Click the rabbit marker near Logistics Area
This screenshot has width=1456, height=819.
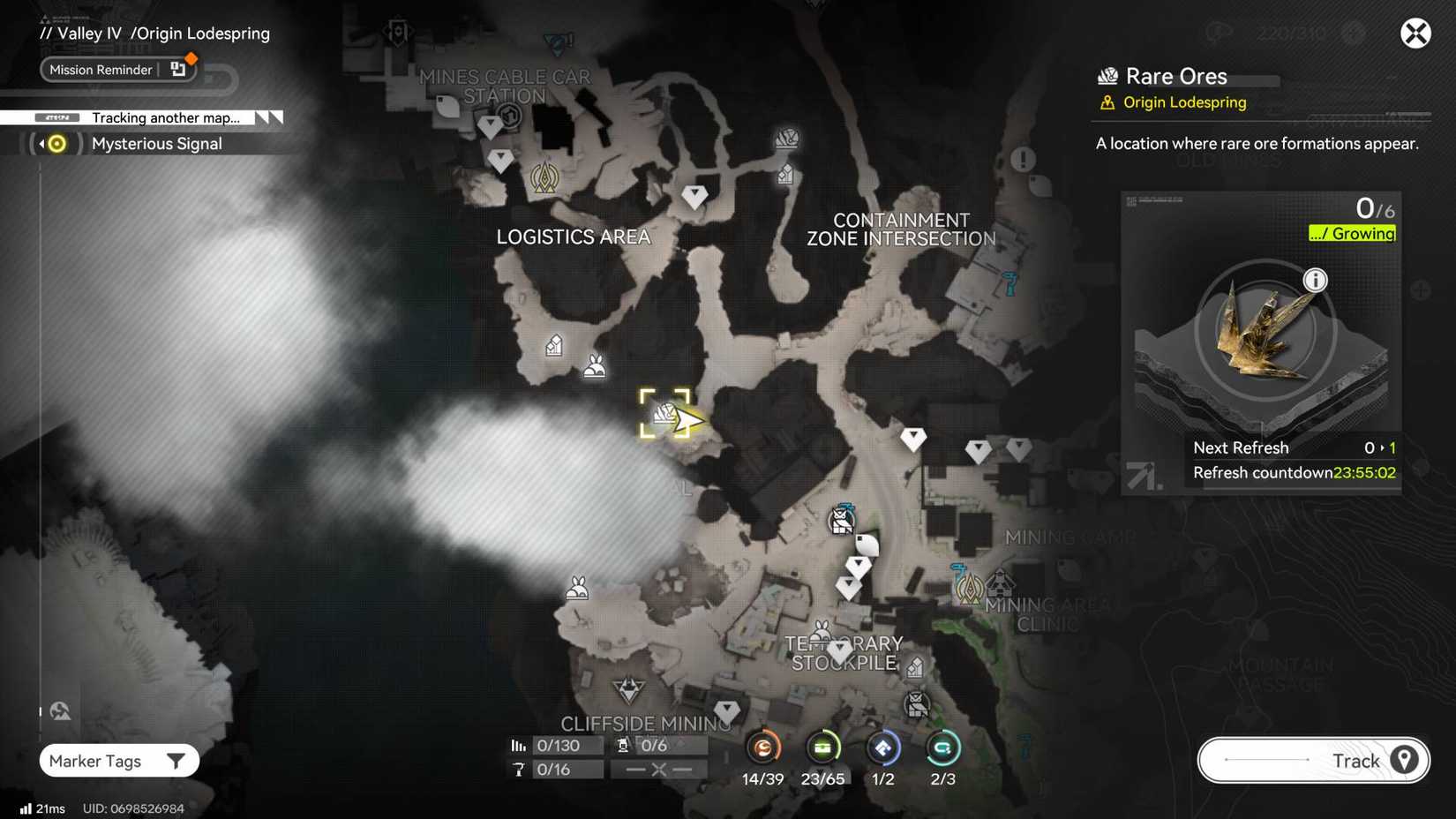[595, 366]
